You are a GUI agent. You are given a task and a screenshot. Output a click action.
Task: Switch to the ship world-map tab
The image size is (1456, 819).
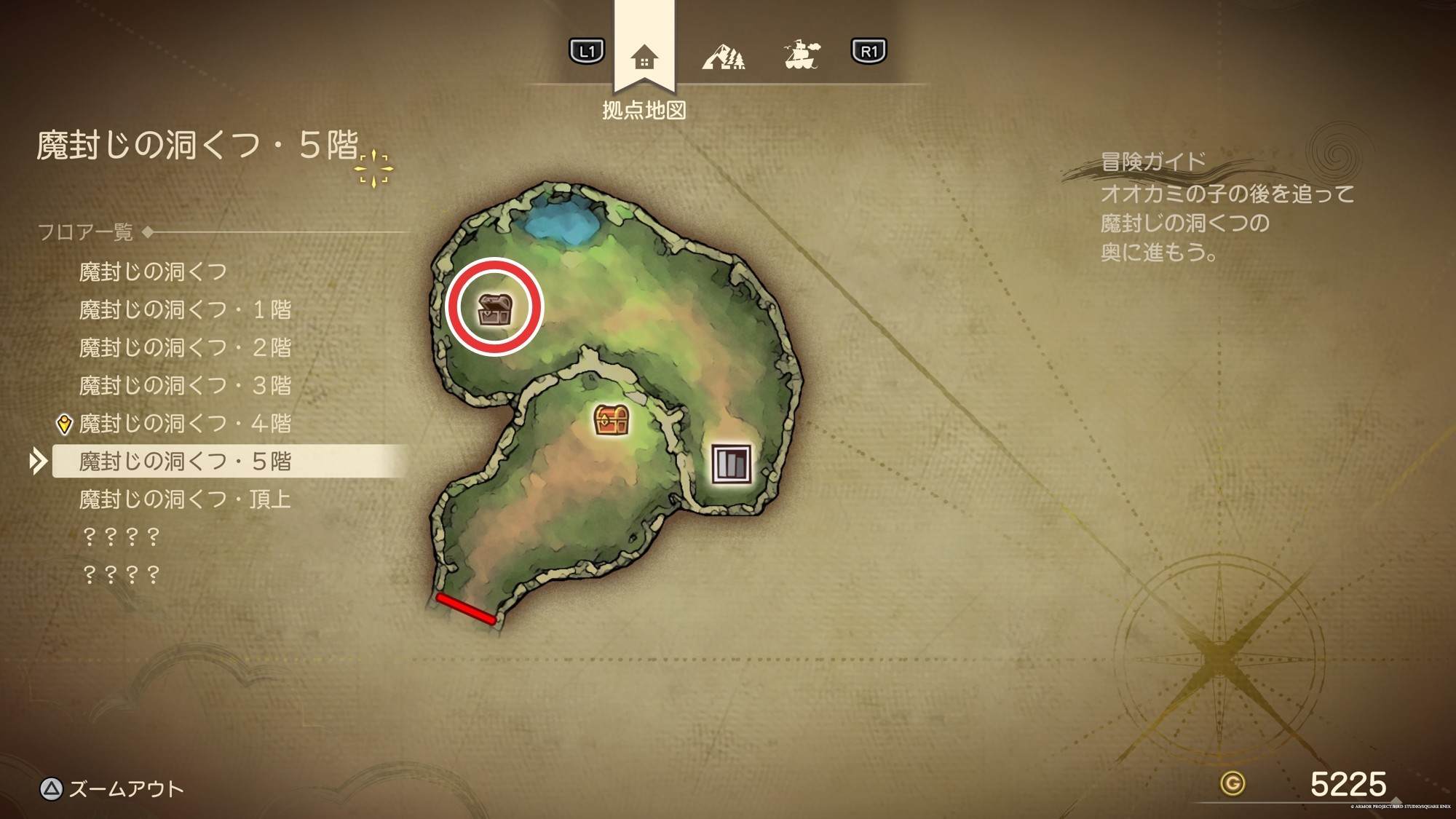[x=802, y=55]
